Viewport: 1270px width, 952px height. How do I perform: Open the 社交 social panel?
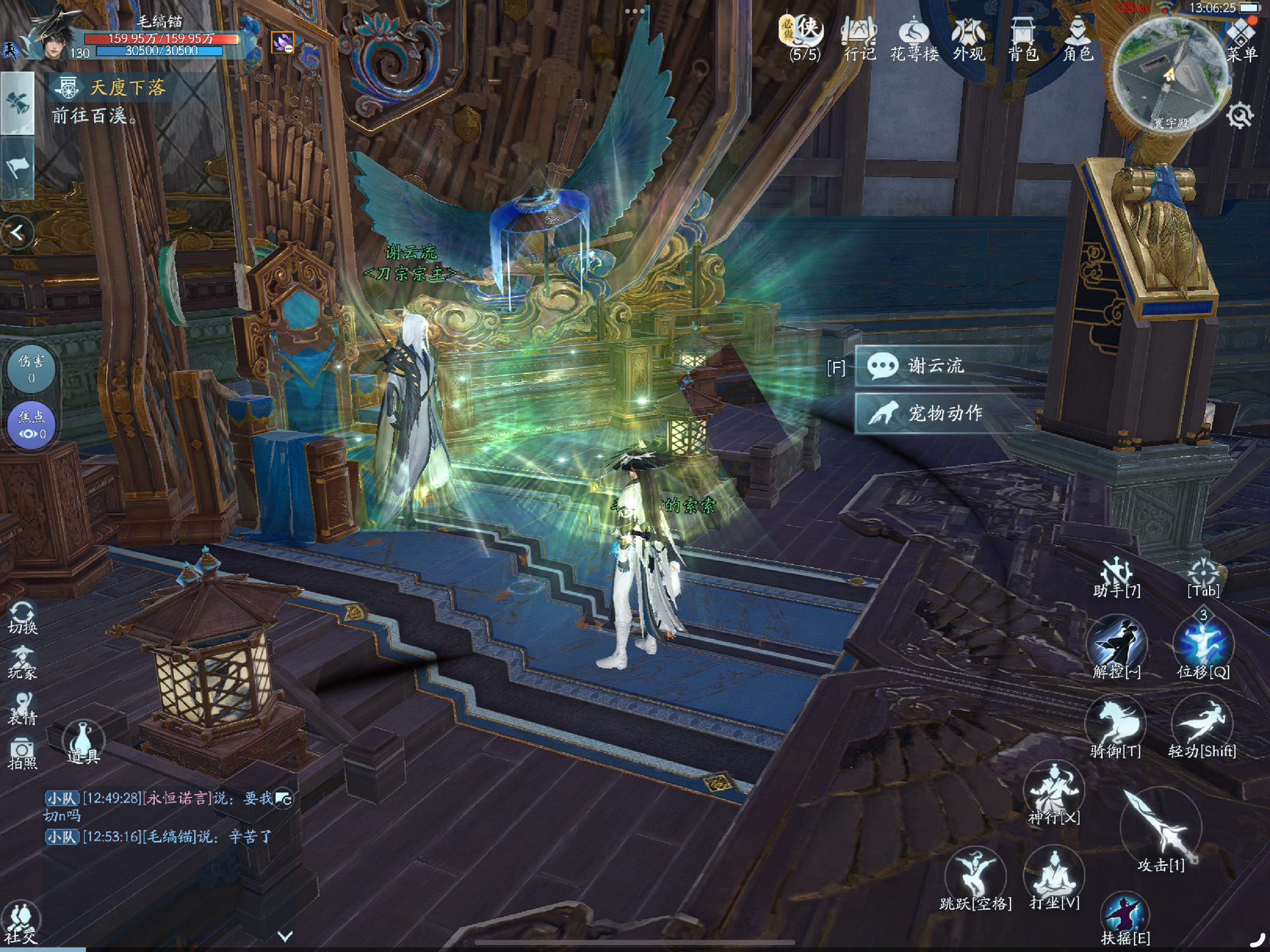(x=21, y=922)
